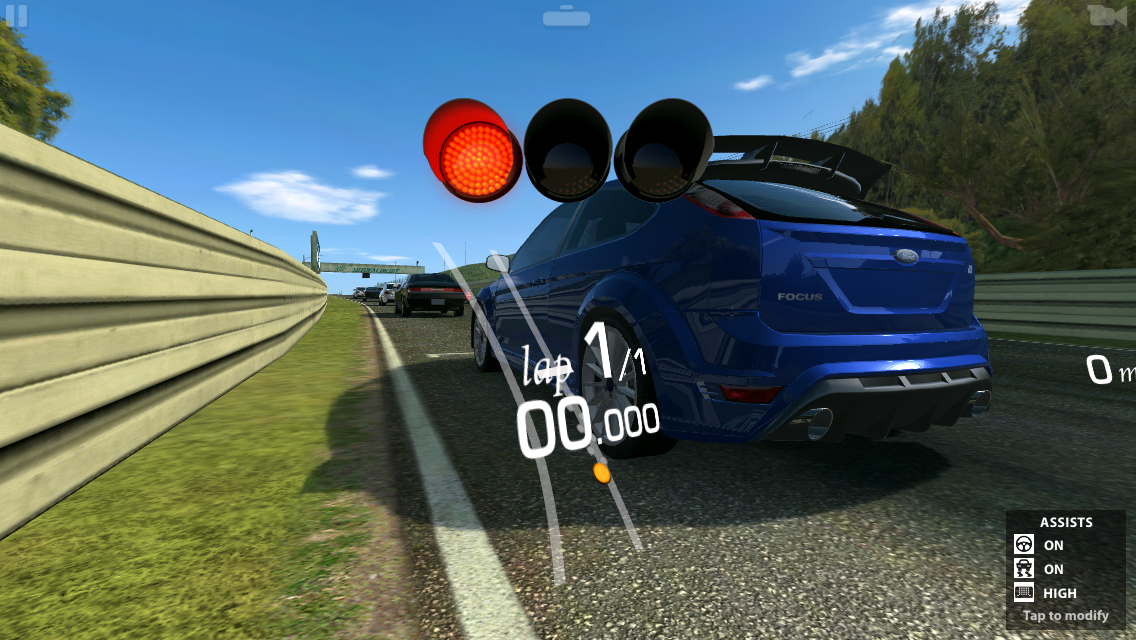Viewport: 1136px width, 640px height.
Task: Tap the rear-view mirror icon
Action: (x=566, y=16)
